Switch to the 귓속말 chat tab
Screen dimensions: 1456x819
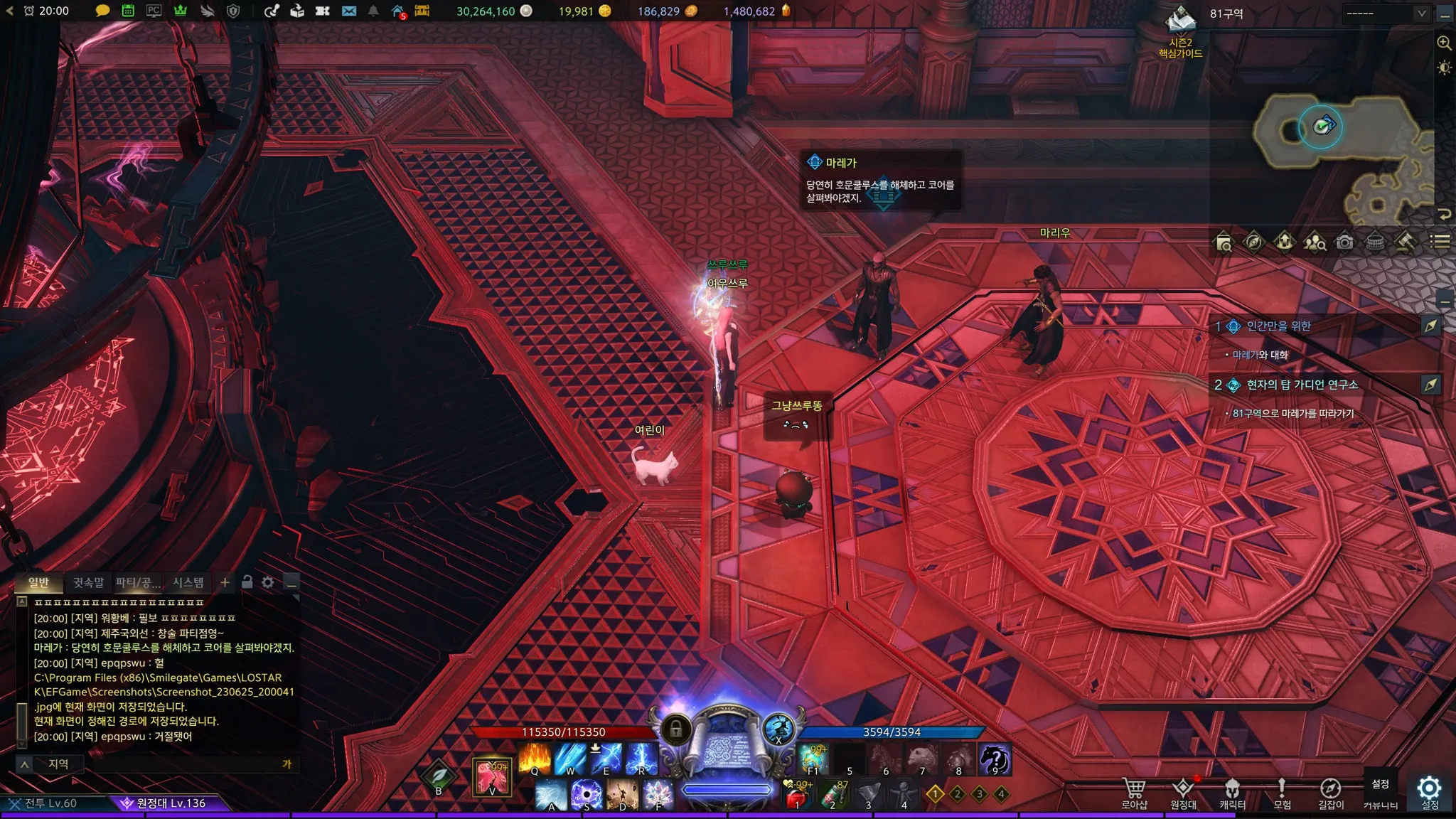coord(88,582)
